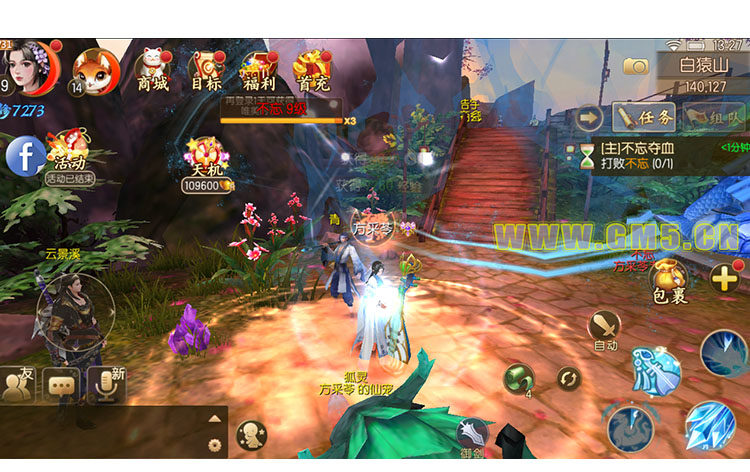Open the chat bubble button
The height and width of the screenshot is (472, 750).
[x=62, y=384]
